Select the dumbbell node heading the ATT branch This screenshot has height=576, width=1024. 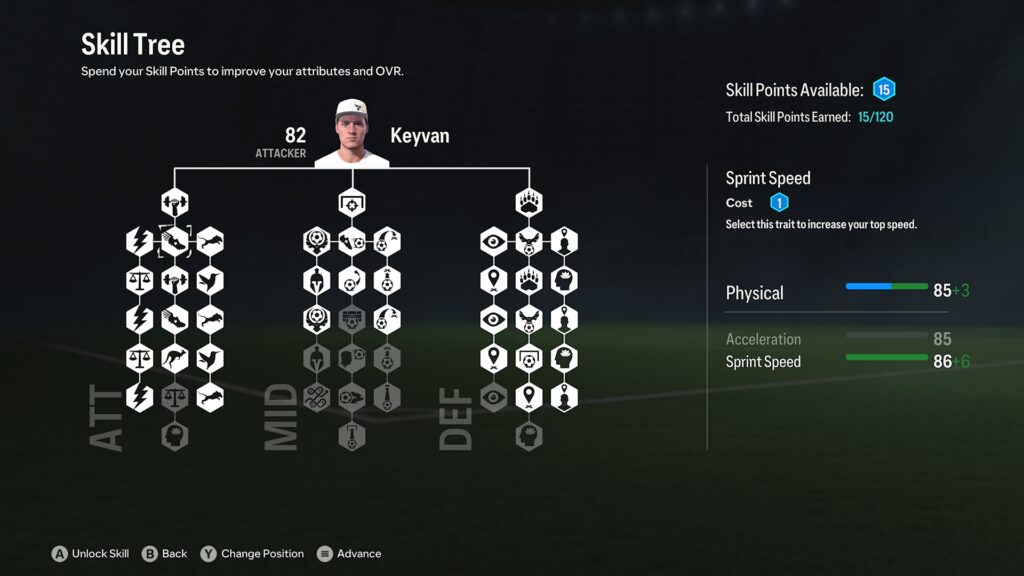(x=175, y=203)
